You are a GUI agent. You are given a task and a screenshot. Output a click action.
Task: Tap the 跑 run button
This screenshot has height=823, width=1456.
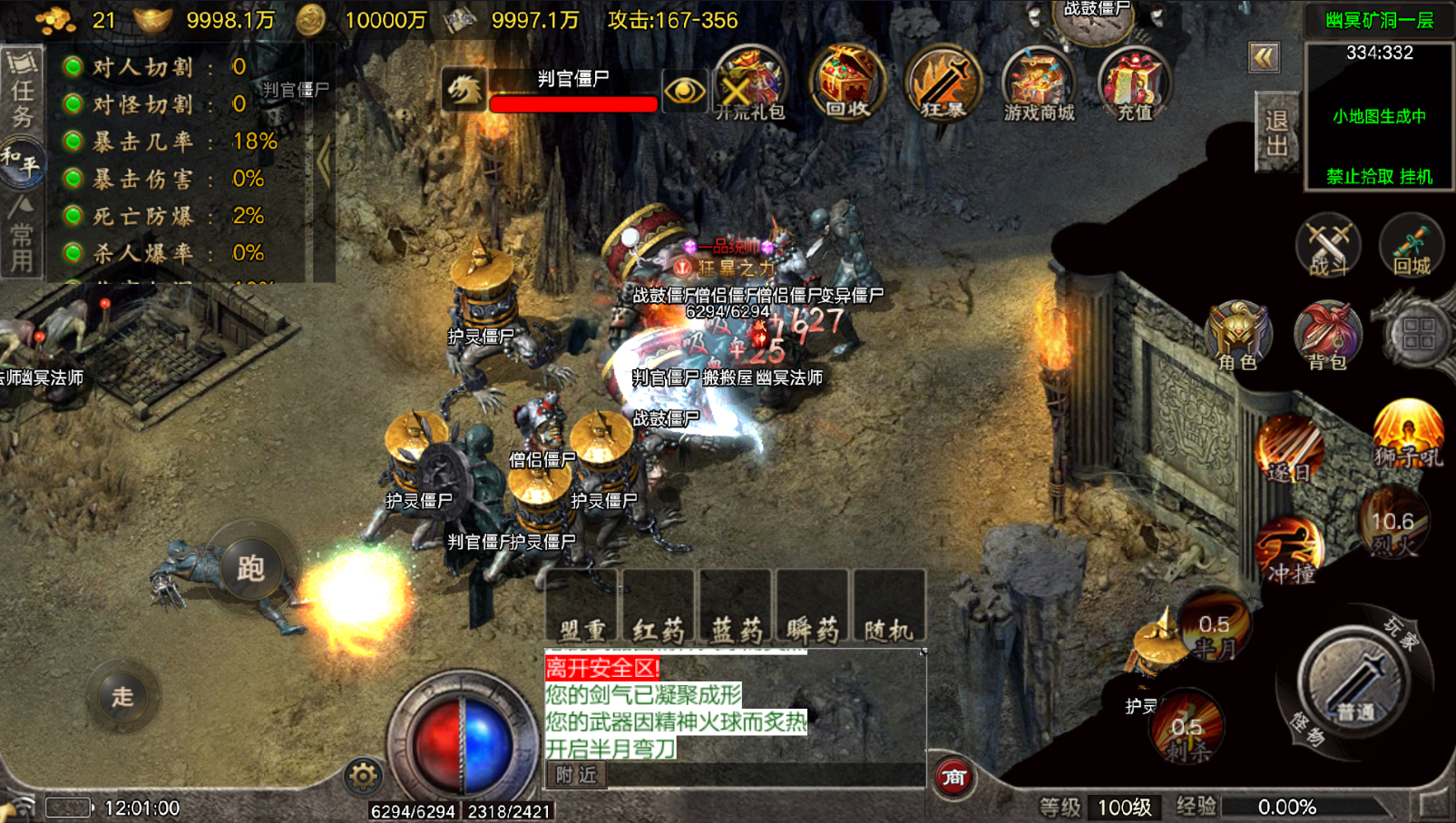(x=250, y=568)
